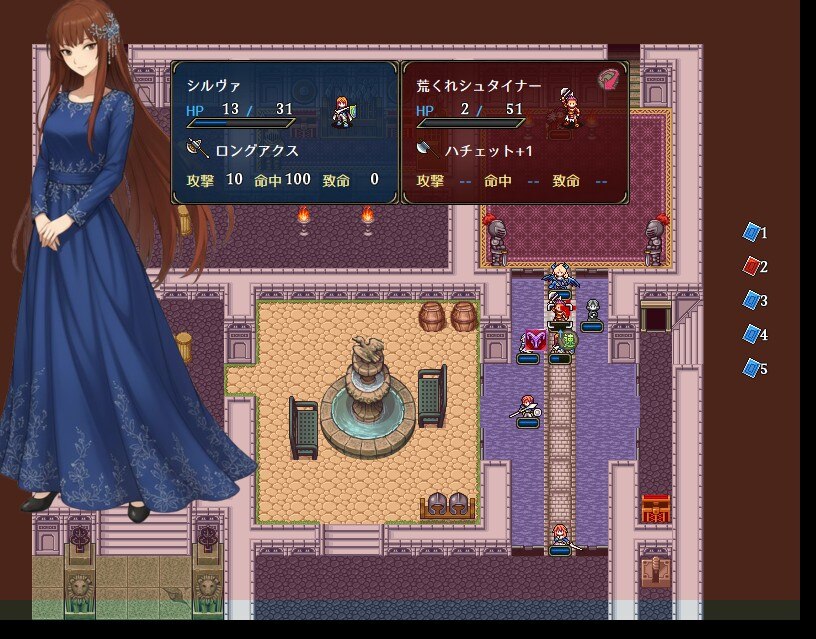The width and height of the screenshot is (816, 639).
Task: Select the blonde winged unit on the map
Action: pos(559,277)
